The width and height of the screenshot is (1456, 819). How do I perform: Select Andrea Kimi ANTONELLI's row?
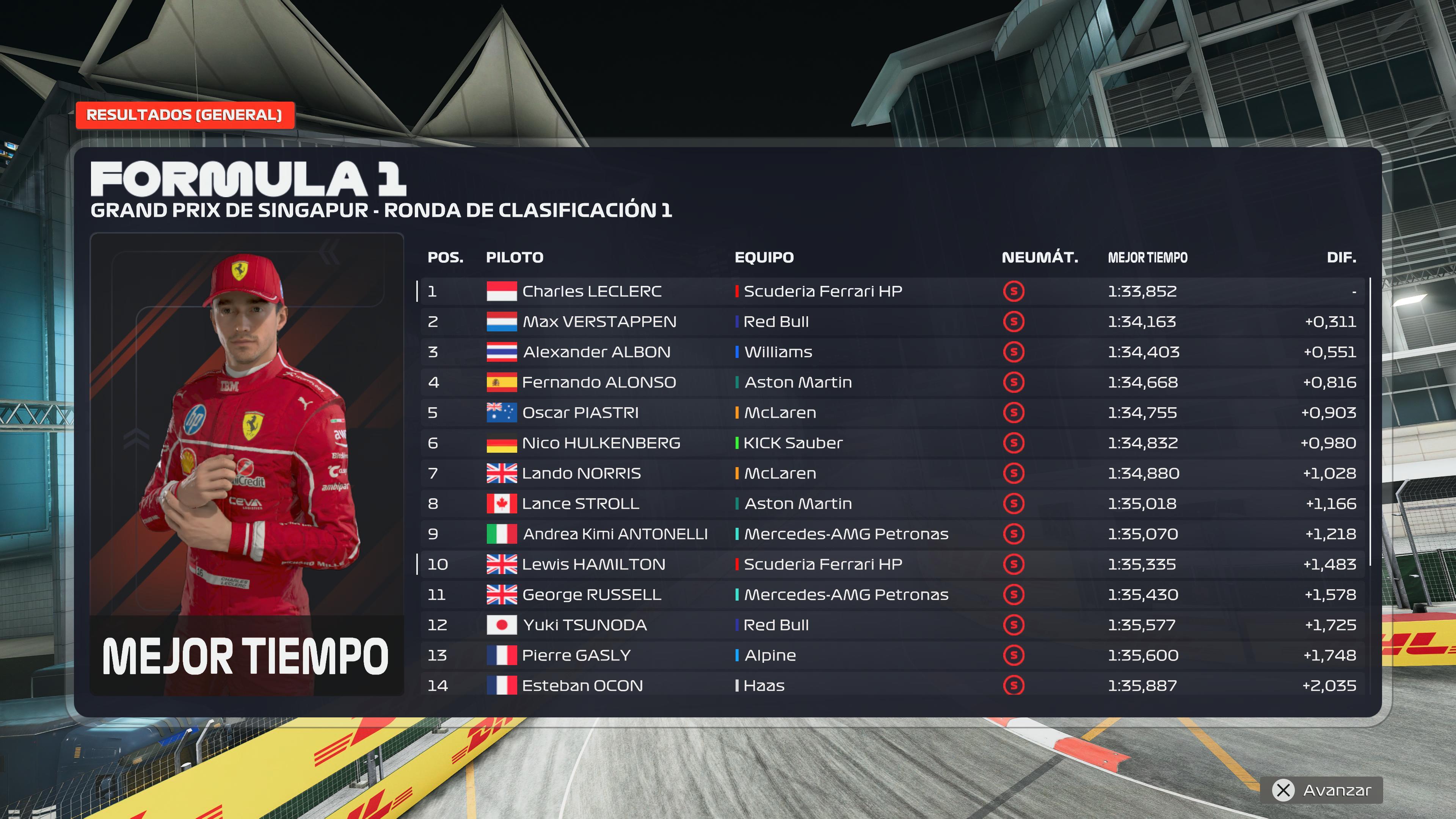(892, 534)
